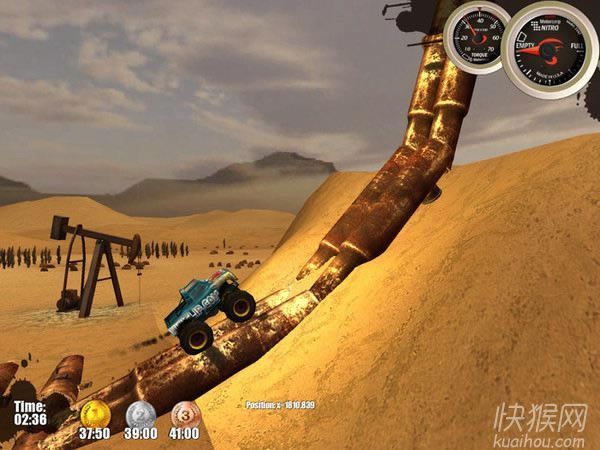Screen dimensions: 600x450
Task: Select the silver medal icon
Action: (x=140, y=413)
